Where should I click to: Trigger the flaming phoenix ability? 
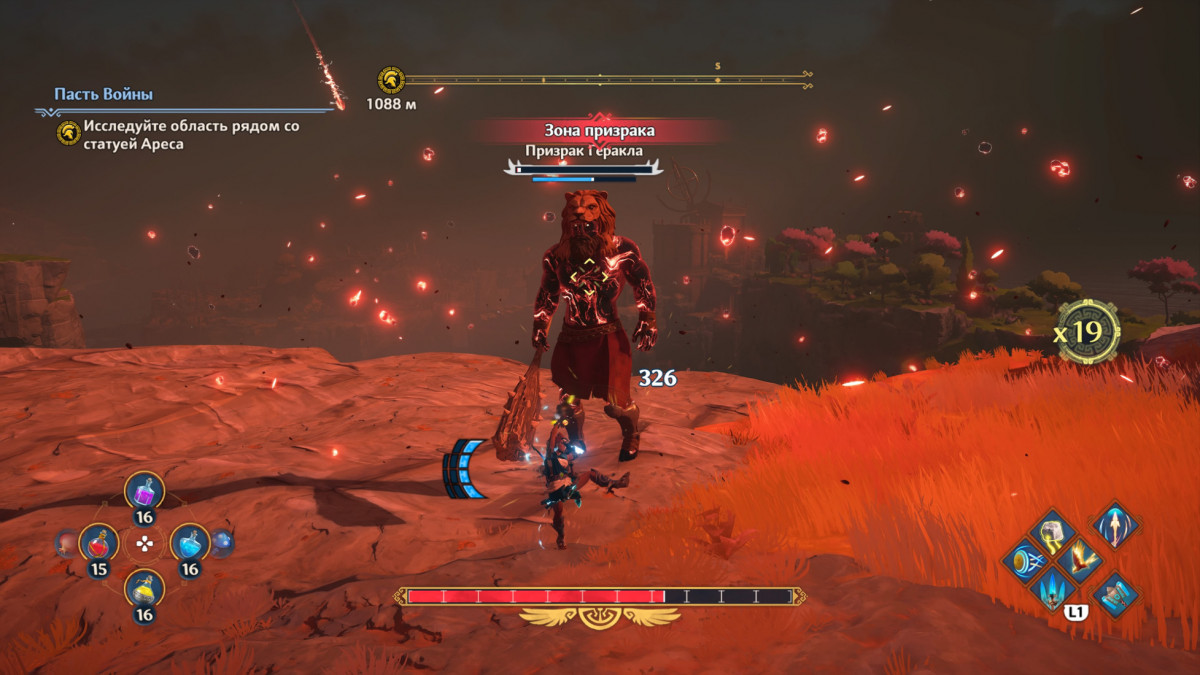click(1079, 560)
